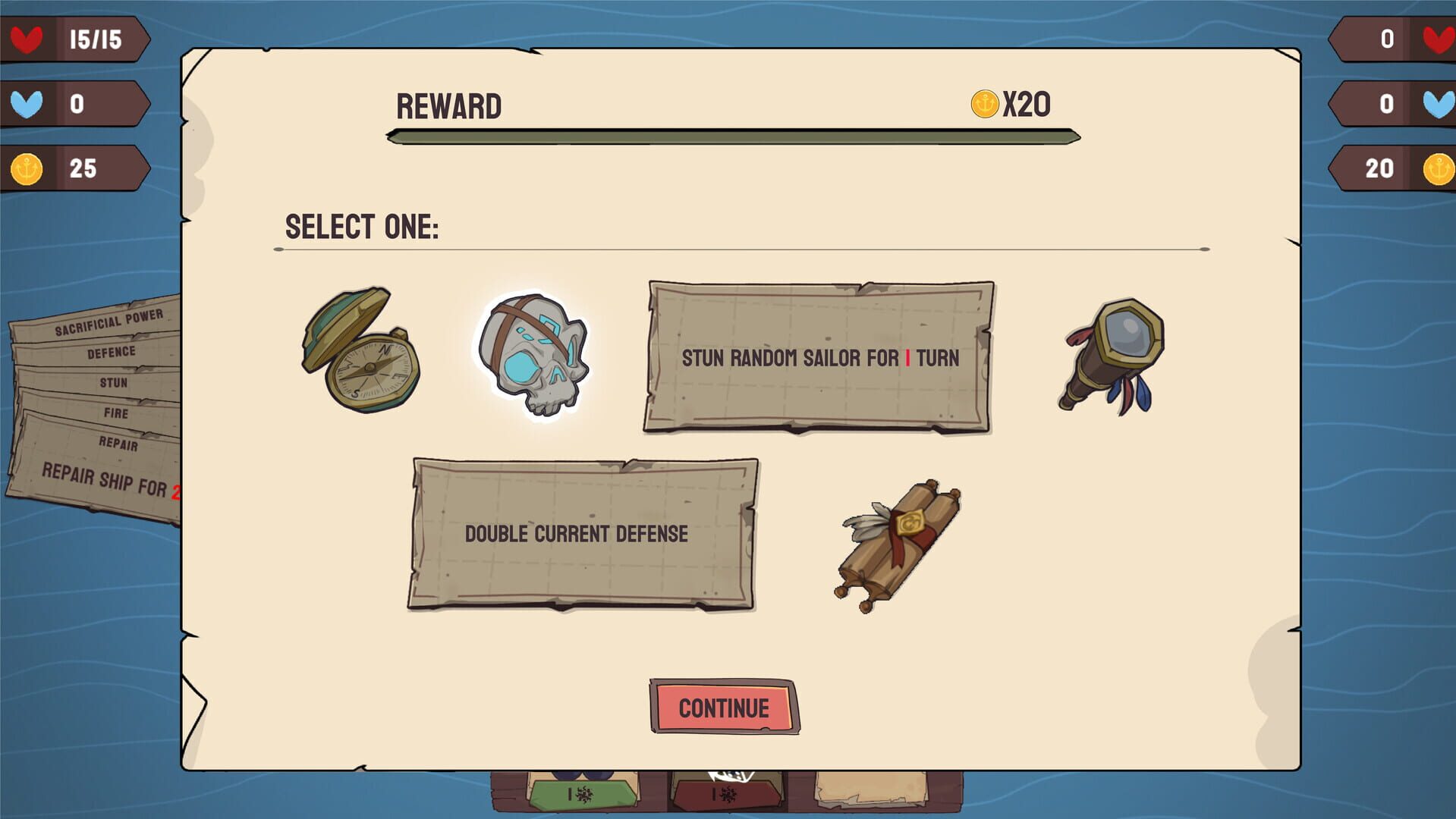1456x819 pixels.
Task: Click the blue heart counter on the left
Action: pyautogui.click(x=29, y=102)
